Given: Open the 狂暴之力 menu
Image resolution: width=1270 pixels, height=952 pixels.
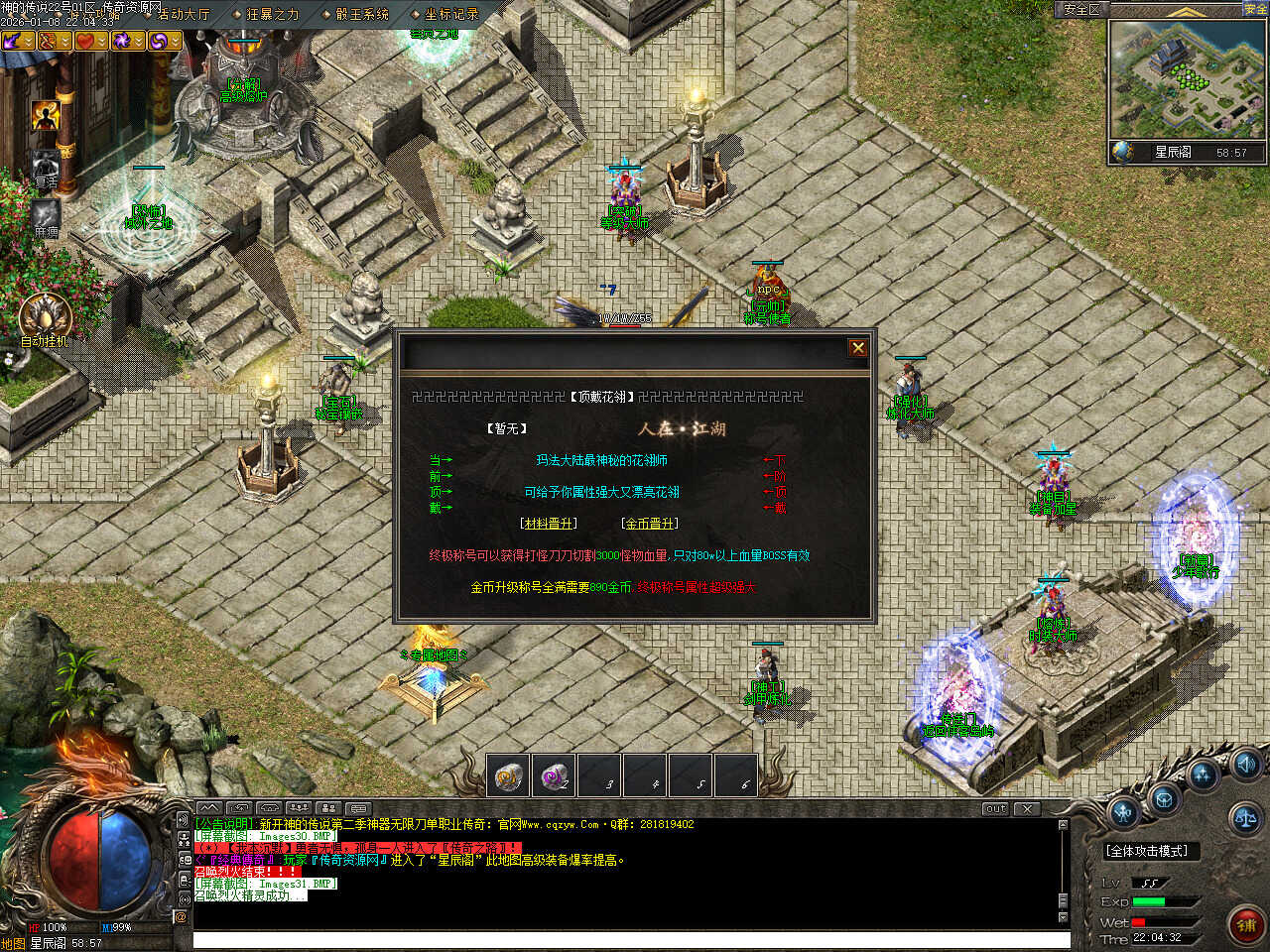Looking at the screenshot, I should coord(271,14).
